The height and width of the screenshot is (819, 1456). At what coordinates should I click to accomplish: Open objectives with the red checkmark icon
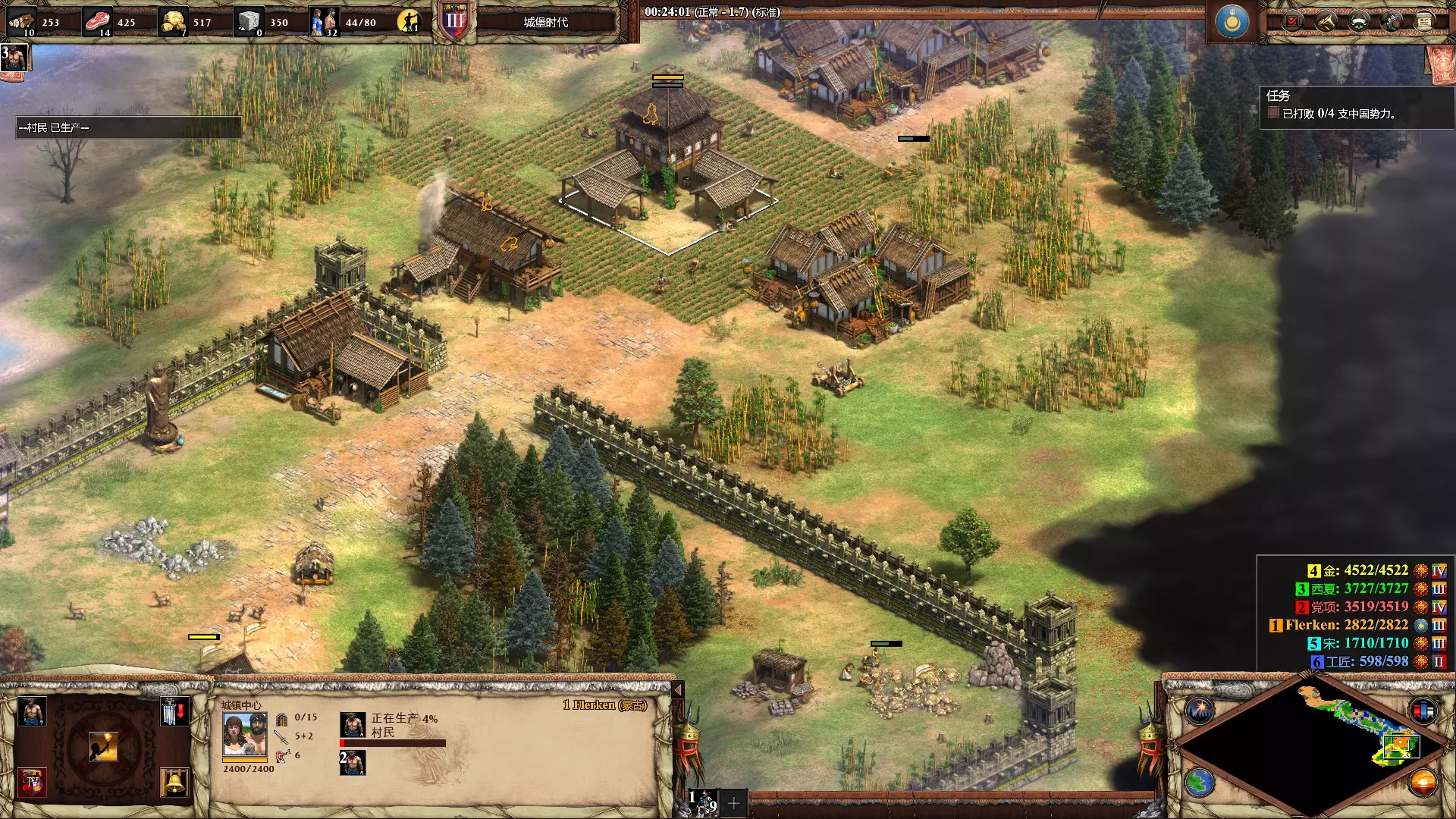click(x=1291, y=22)
